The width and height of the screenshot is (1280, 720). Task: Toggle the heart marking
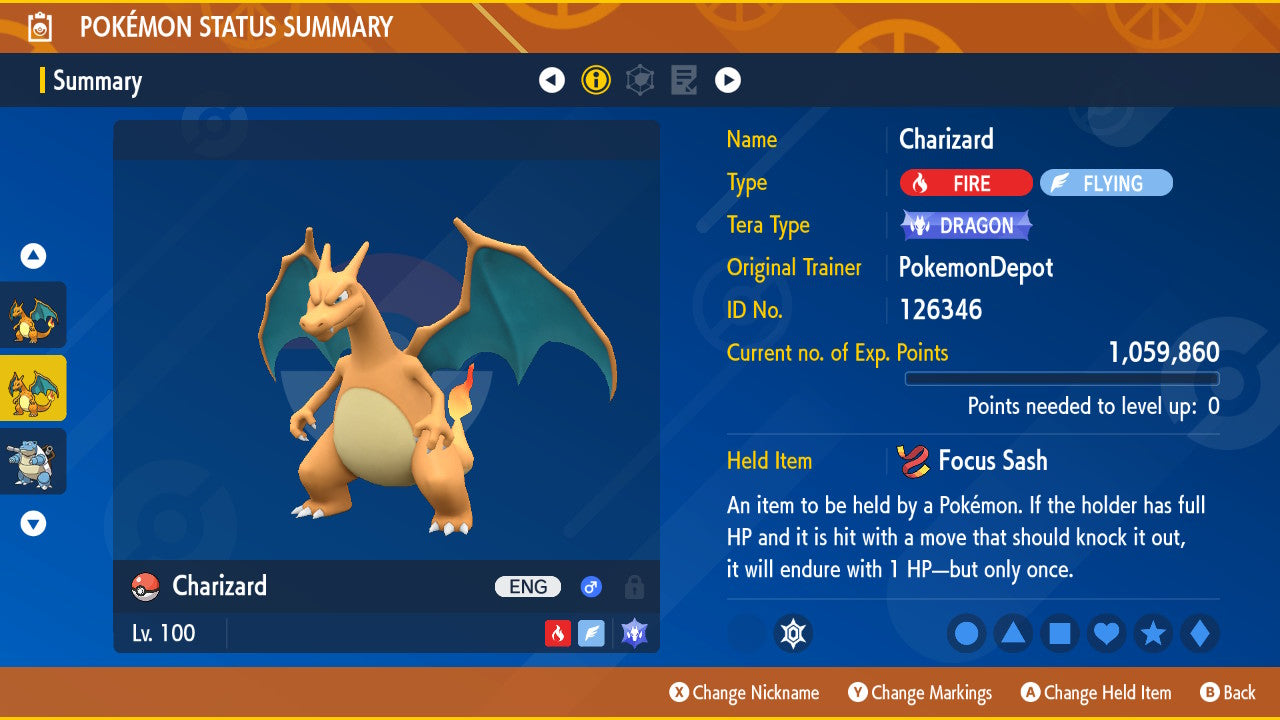(x=1107, y=633)
